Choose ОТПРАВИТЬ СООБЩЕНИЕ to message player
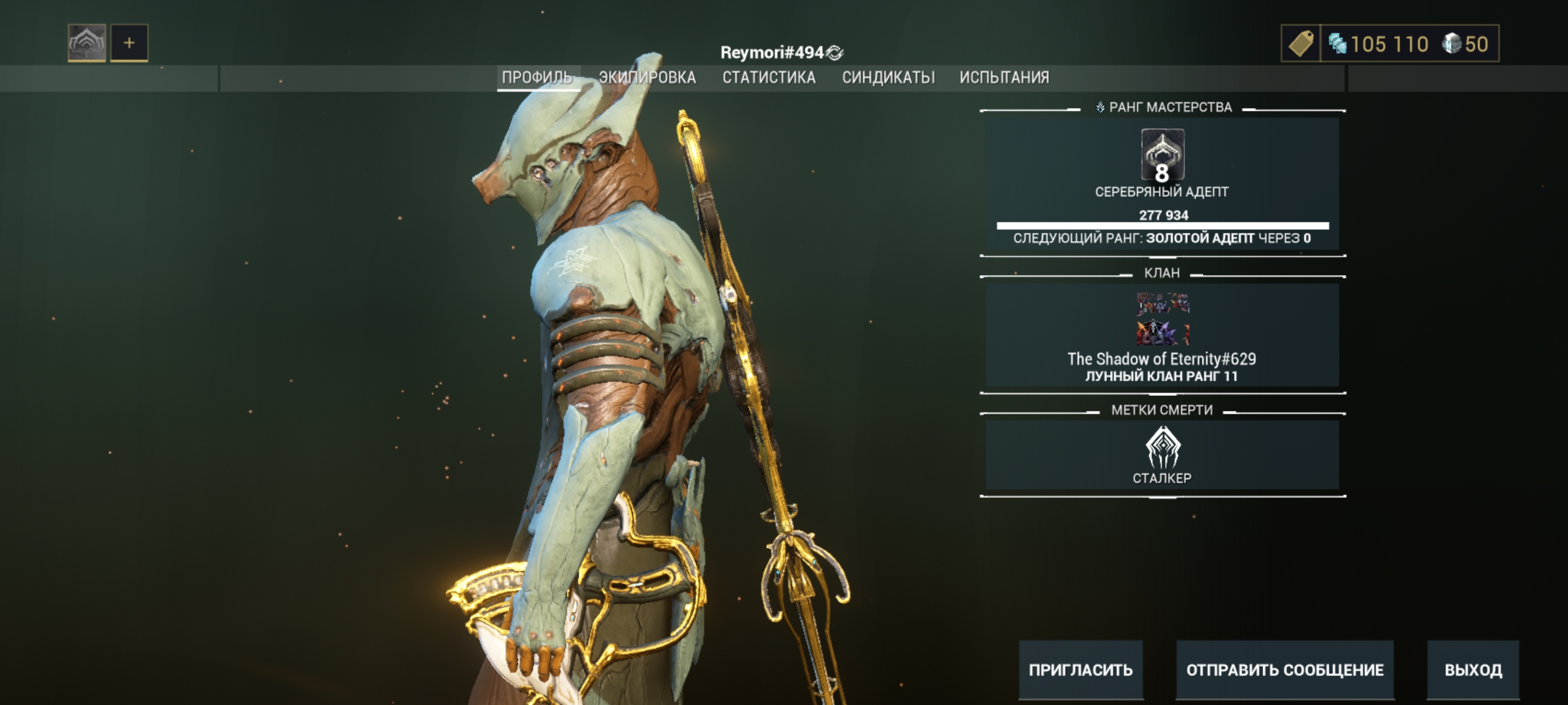 point(1284,670)
